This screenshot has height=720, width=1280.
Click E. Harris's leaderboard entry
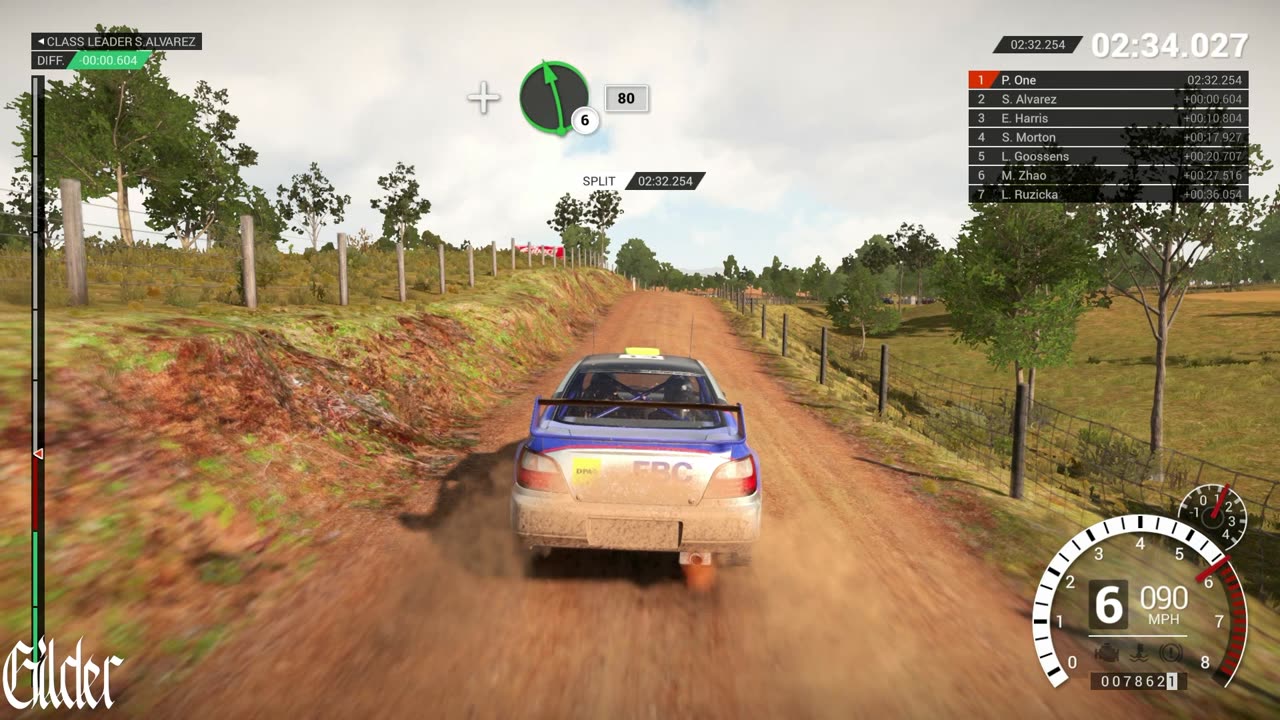pos(1108,118)
